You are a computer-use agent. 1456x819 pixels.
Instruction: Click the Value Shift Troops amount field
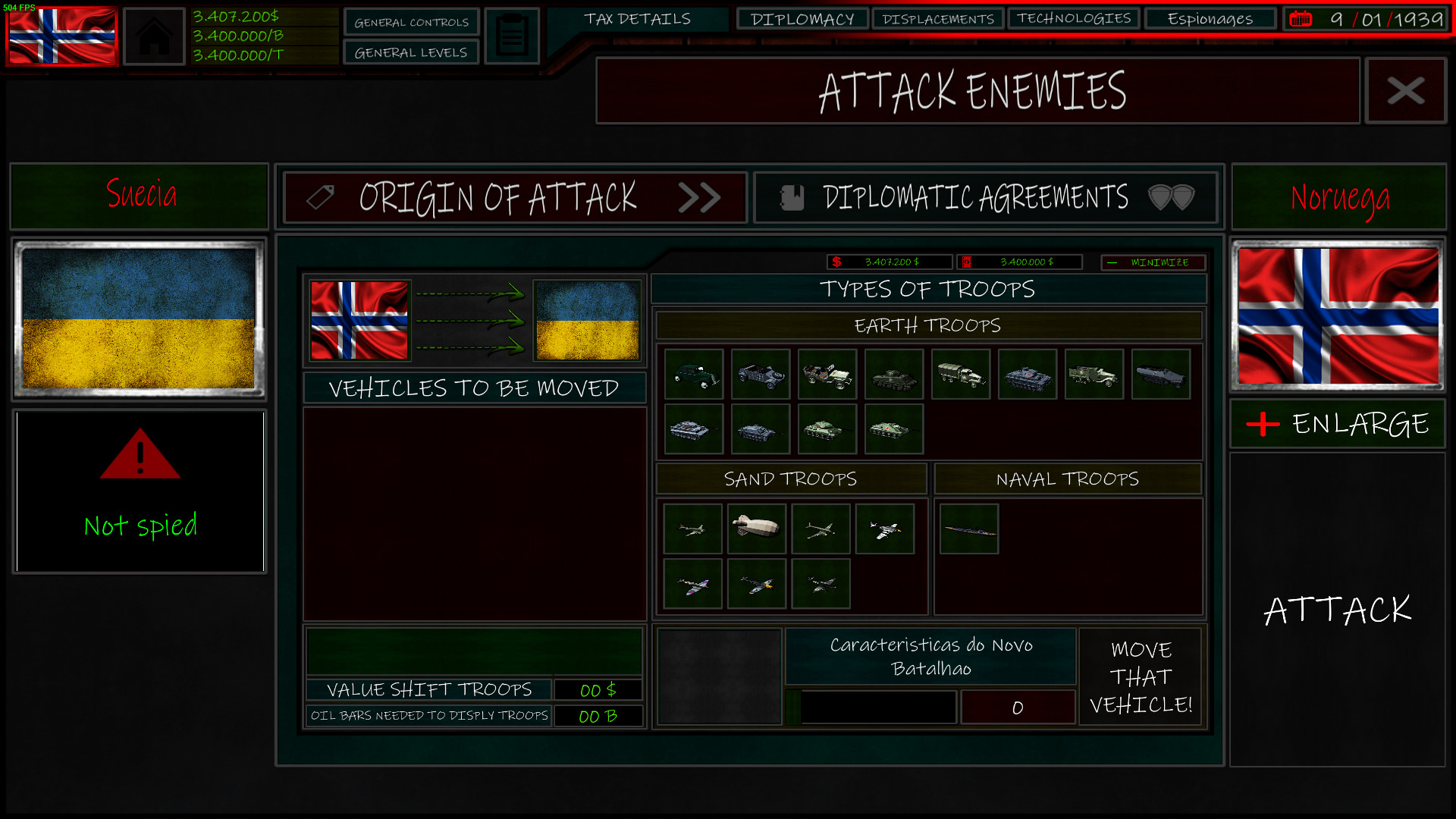[x=598, y=689]
